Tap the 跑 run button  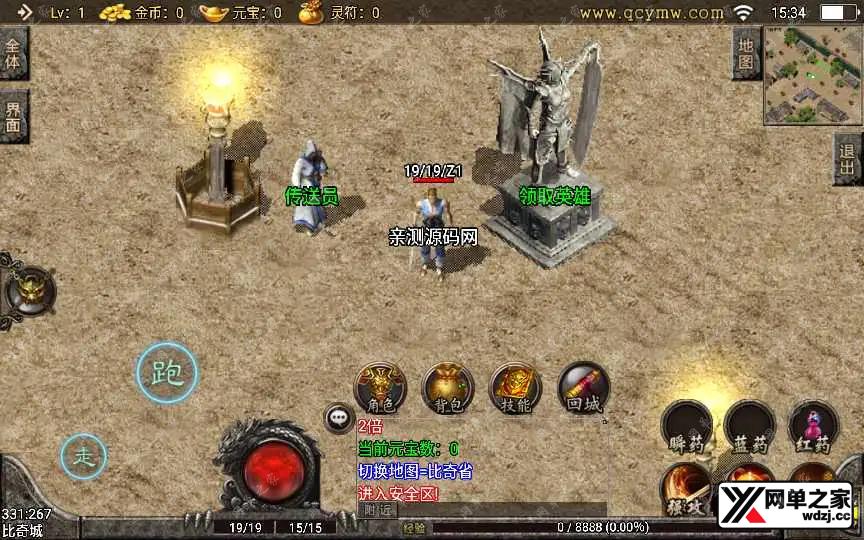[x=166, y=373]
